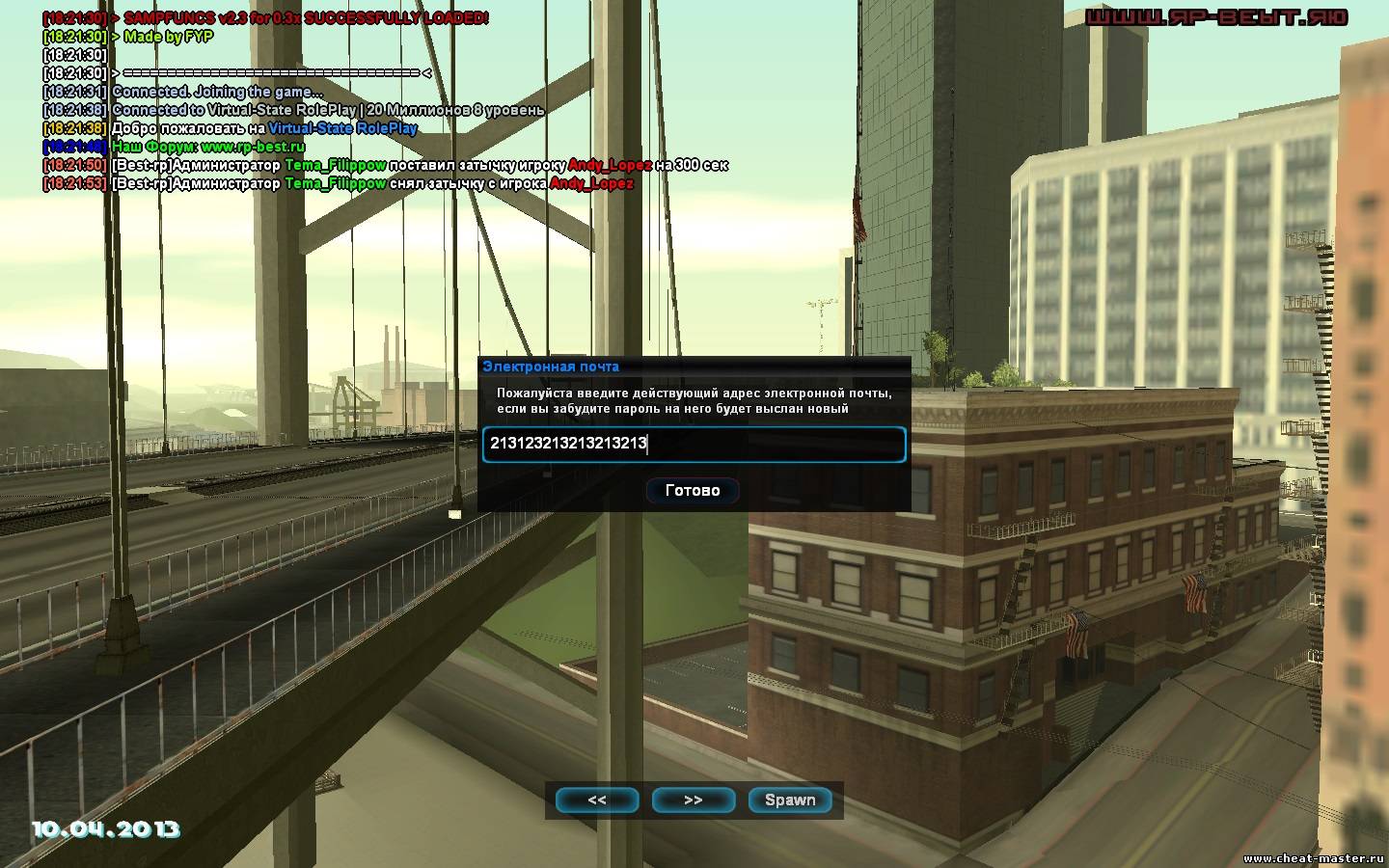Viewport: 1389px width, 868px height.
Task: Focus the email address input field
Action: (694, 445)
